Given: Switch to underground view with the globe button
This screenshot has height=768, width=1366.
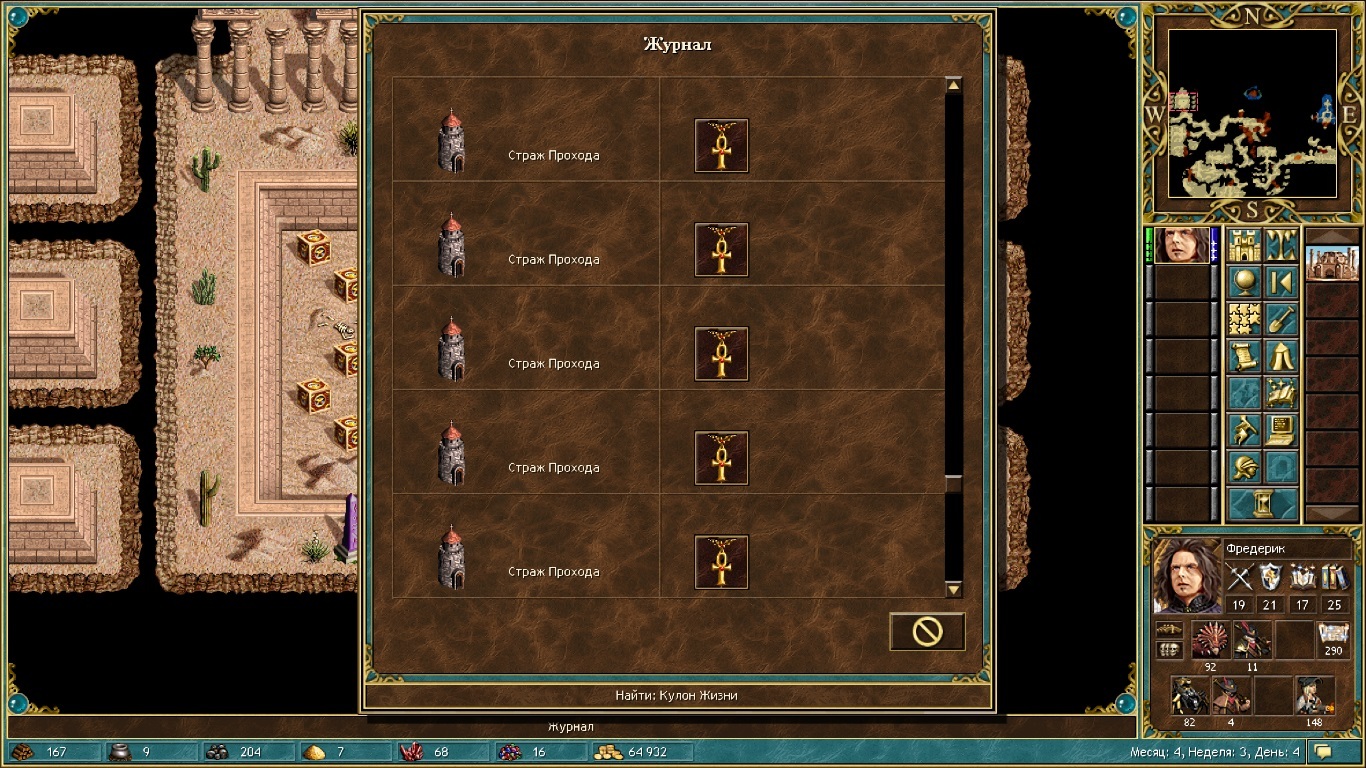Looking at the screenshot, I should [1244, 282].
